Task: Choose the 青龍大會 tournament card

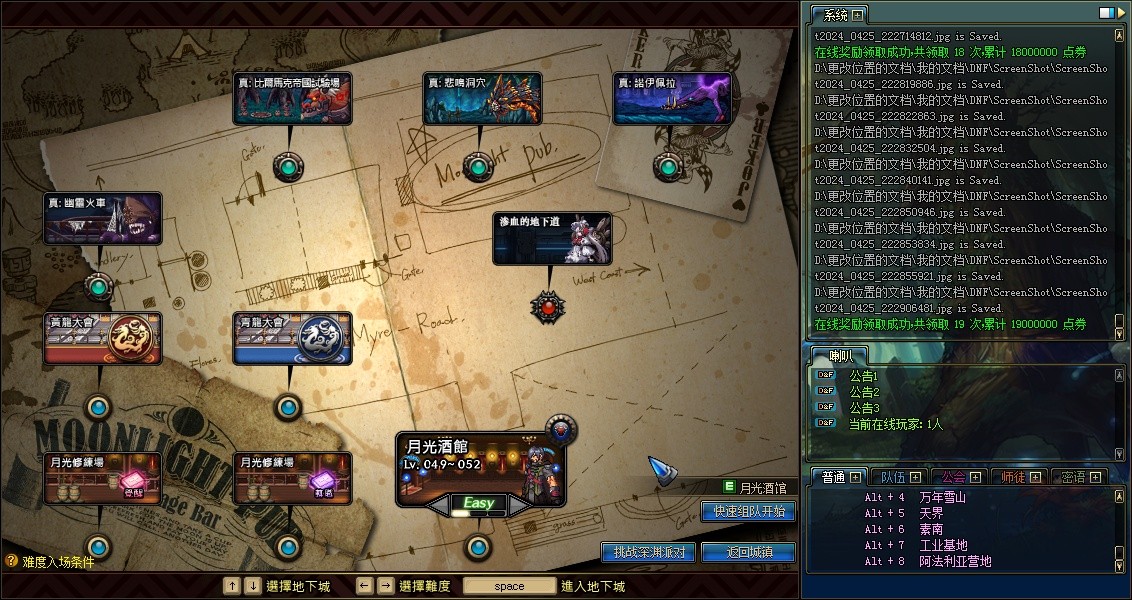Action: click(292, 338)
